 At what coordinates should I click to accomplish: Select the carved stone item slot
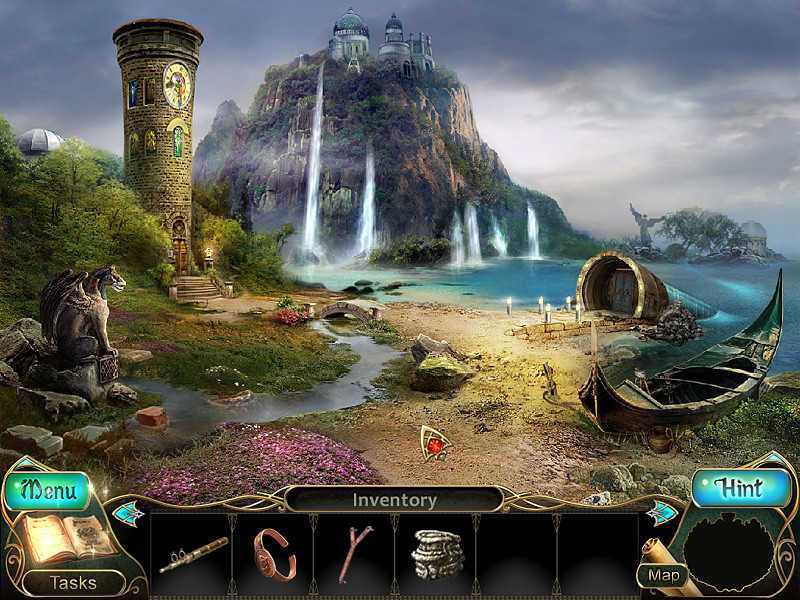(435, 553)
